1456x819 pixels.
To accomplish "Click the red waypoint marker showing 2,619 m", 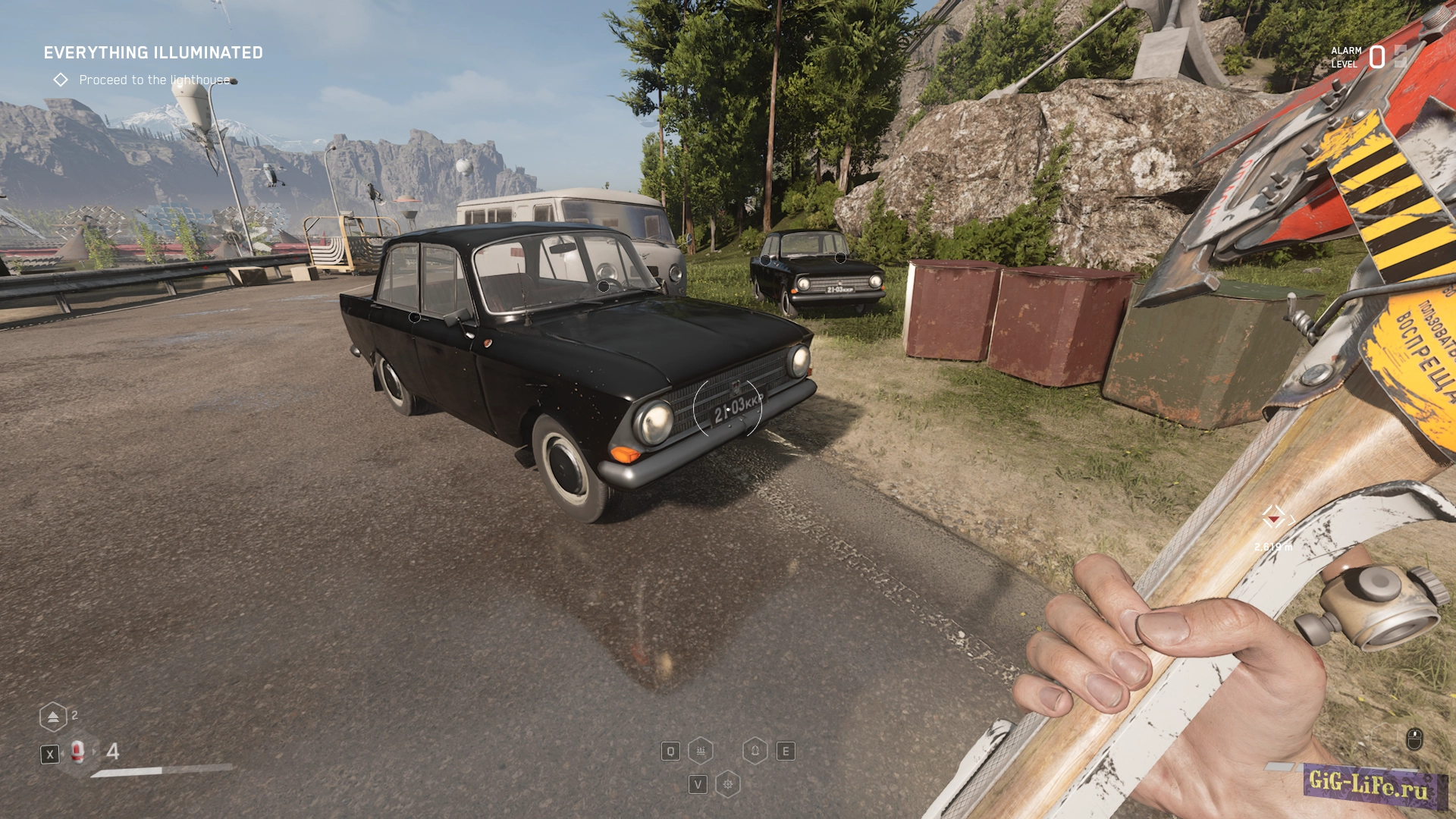I will (x=1274, y=518).
